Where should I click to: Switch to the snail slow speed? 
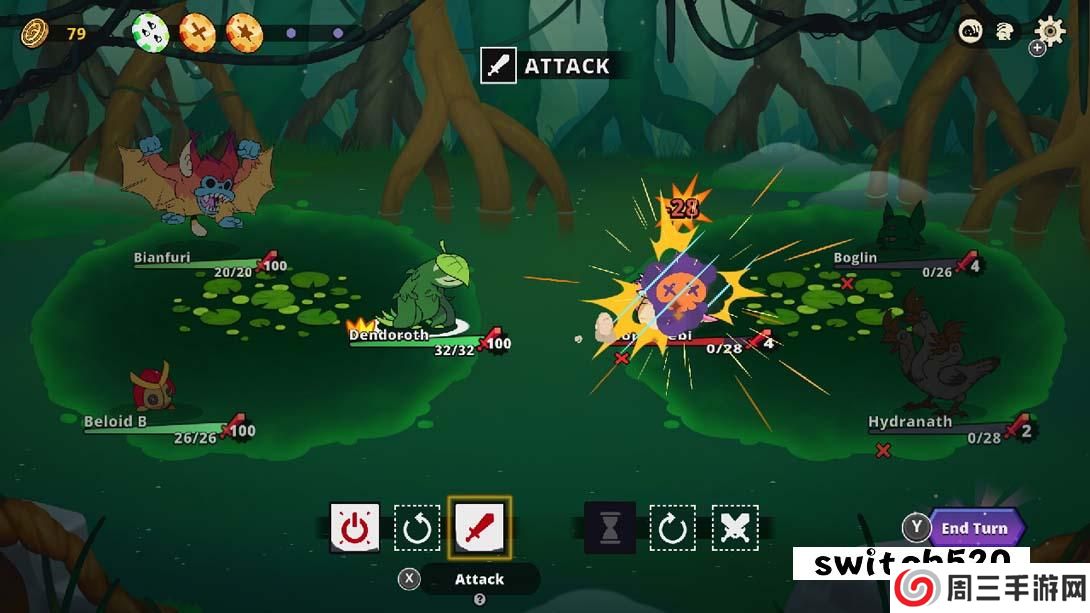click(971, 32)
